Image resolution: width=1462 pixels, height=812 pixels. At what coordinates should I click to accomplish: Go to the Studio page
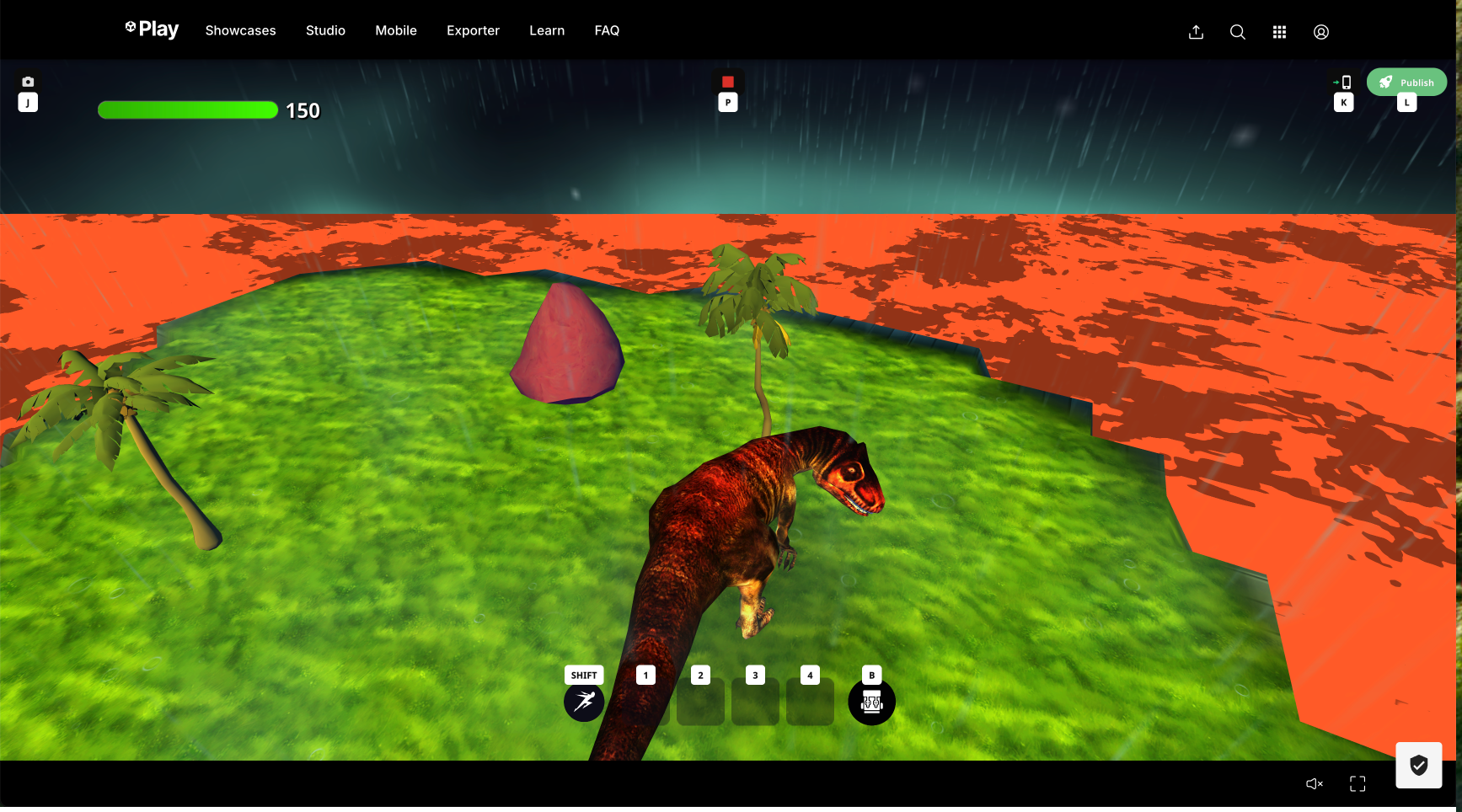pyautogui.click(x=325, y=30)
